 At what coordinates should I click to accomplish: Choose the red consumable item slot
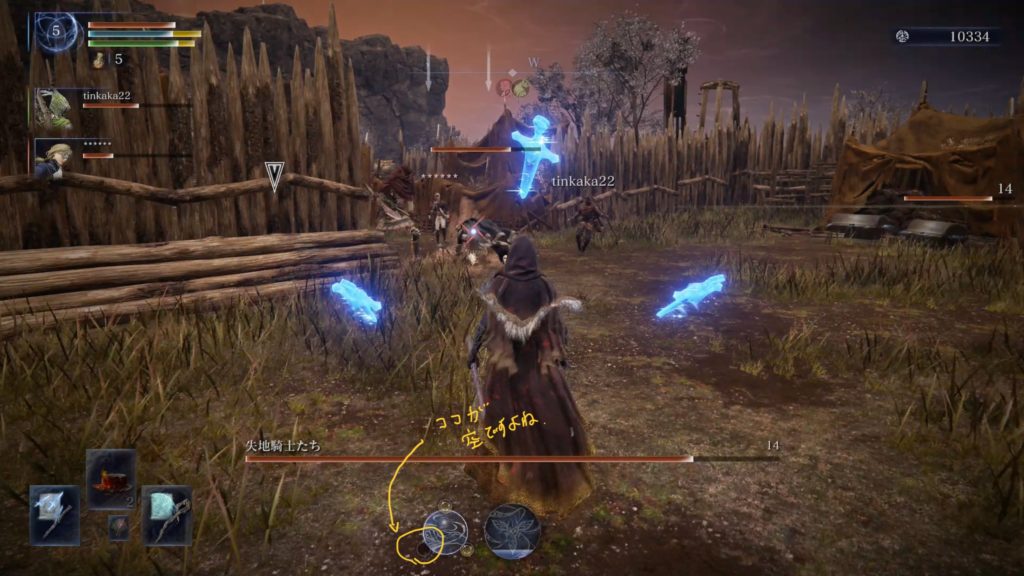point(111,478)
